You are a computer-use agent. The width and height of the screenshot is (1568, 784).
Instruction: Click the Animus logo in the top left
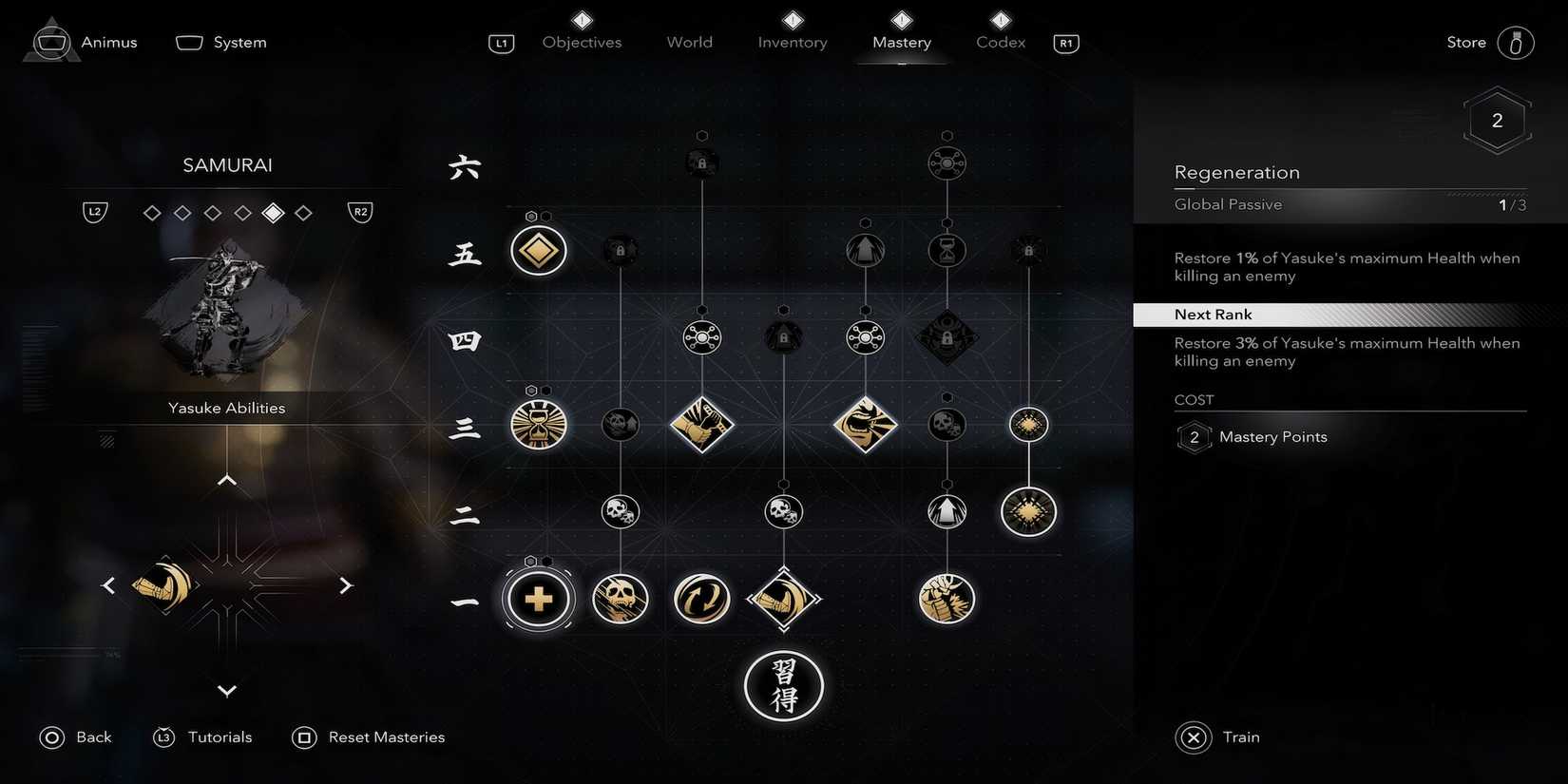[x=50, y=40]
